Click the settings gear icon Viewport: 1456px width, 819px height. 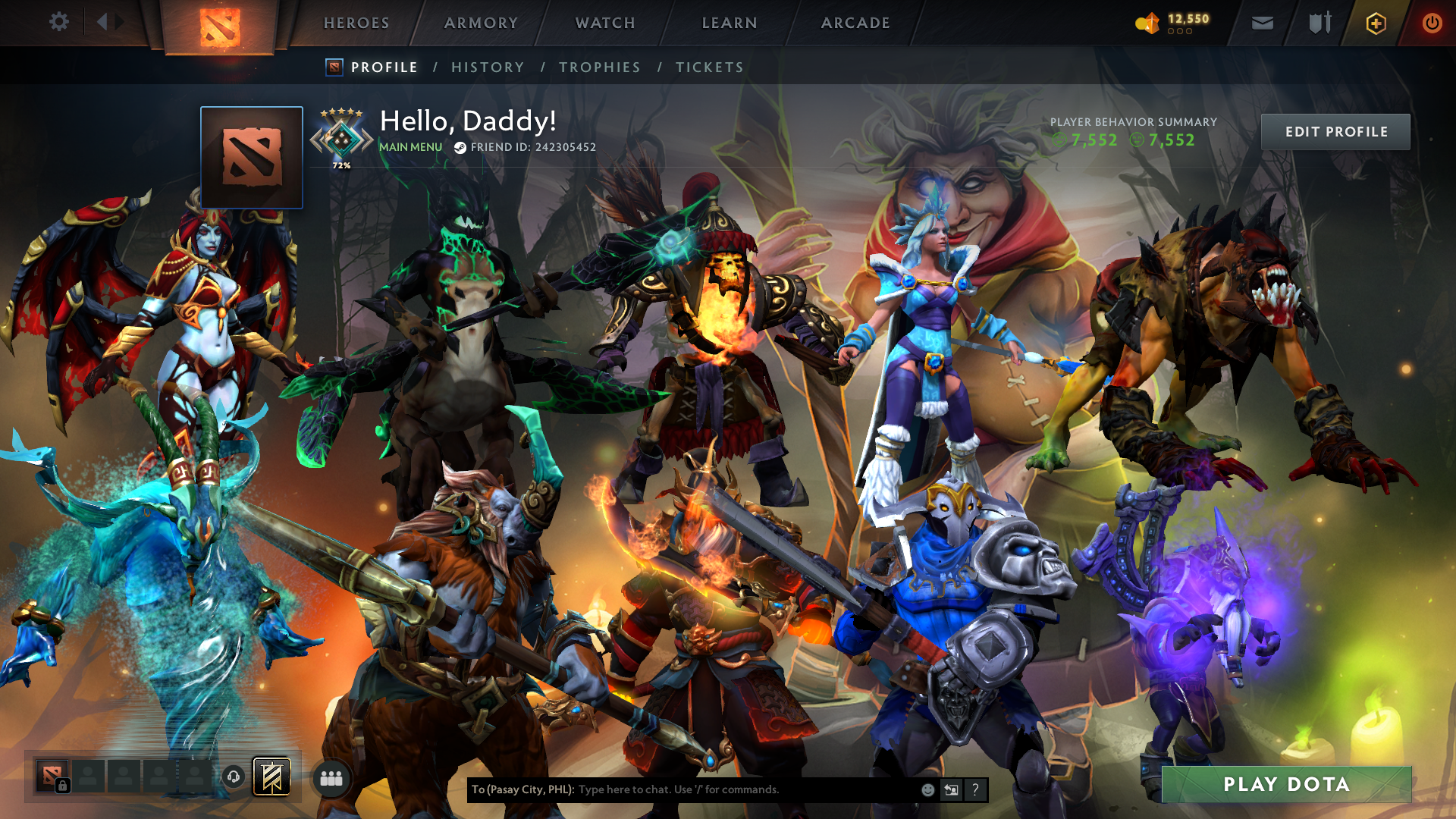click(x=58, y=22)
